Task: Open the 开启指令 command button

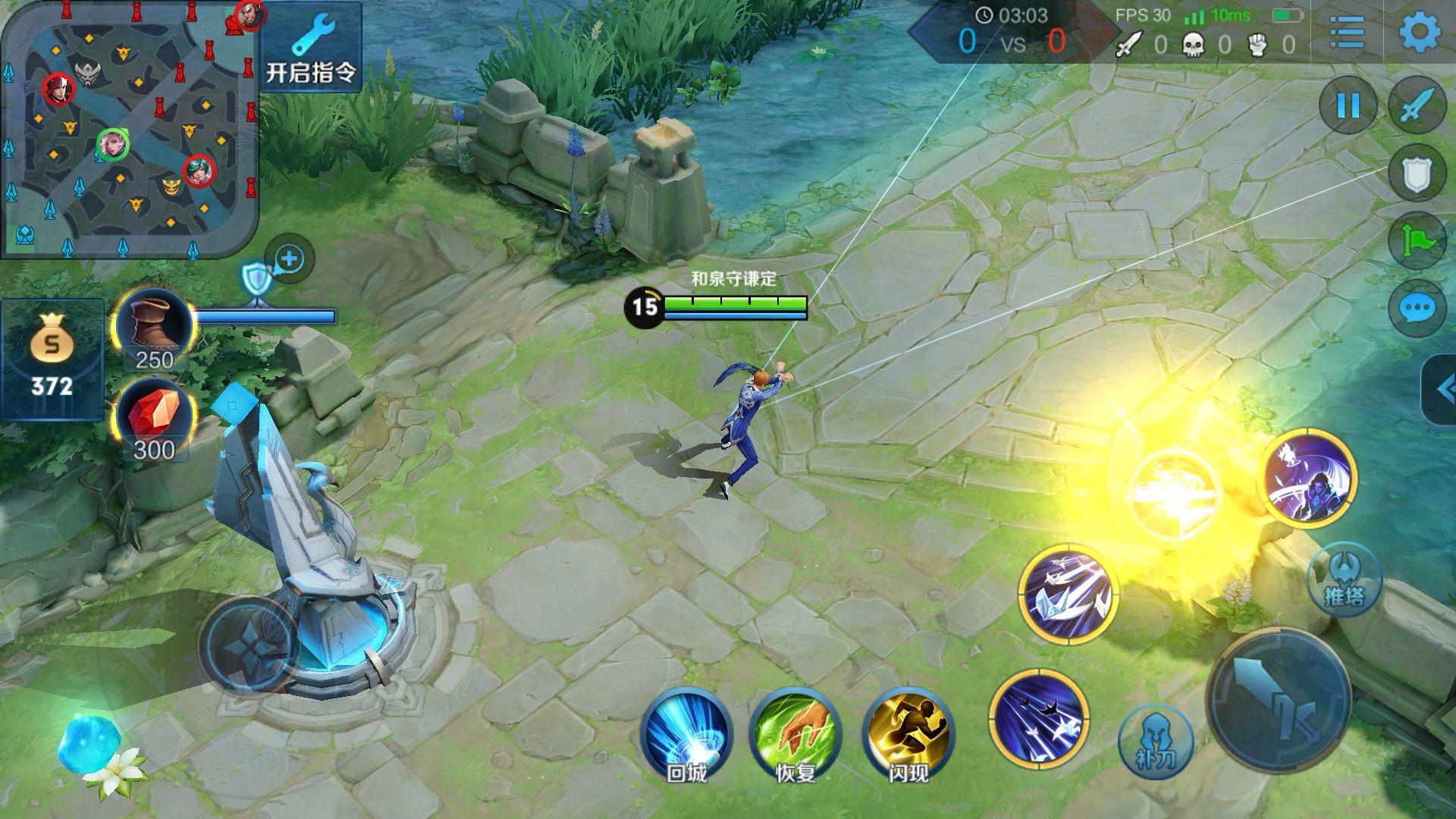Action: click(311, 47)
